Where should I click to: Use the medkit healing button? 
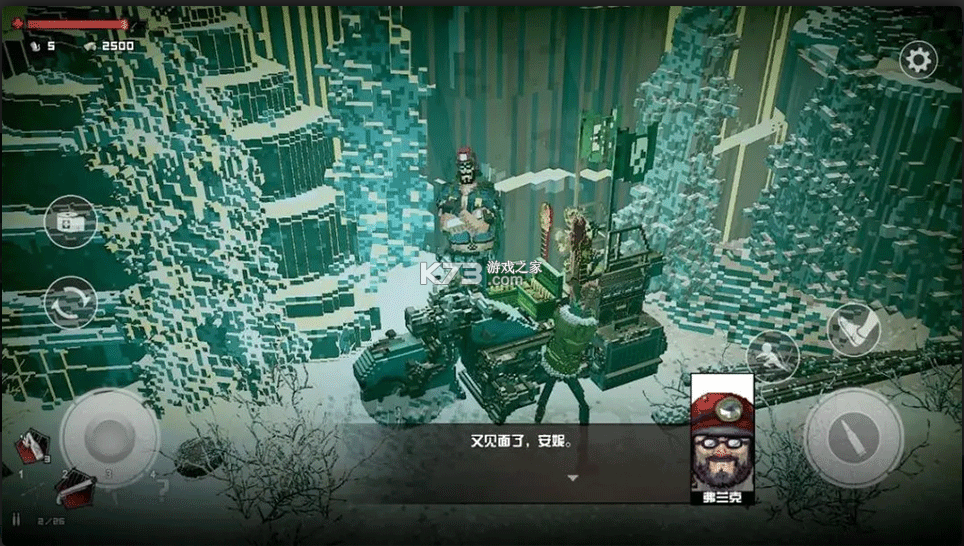[71, 221]
